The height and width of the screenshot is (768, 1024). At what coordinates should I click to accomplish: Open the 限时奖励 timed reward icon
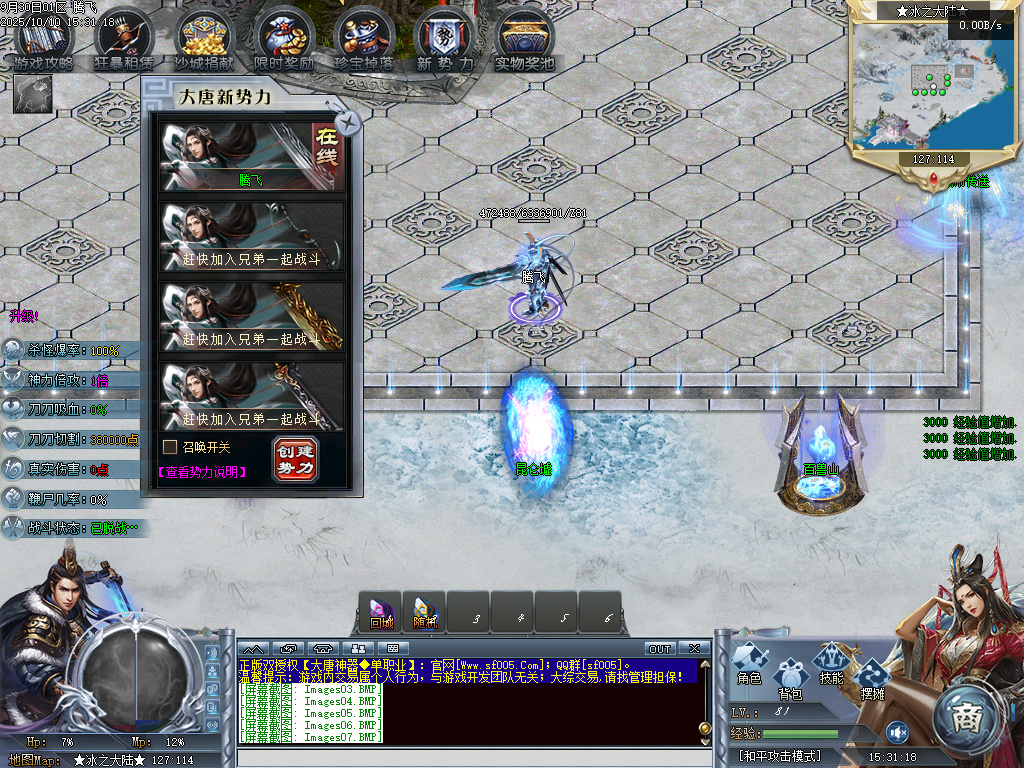pyautogui.click(x=284, y=42)
